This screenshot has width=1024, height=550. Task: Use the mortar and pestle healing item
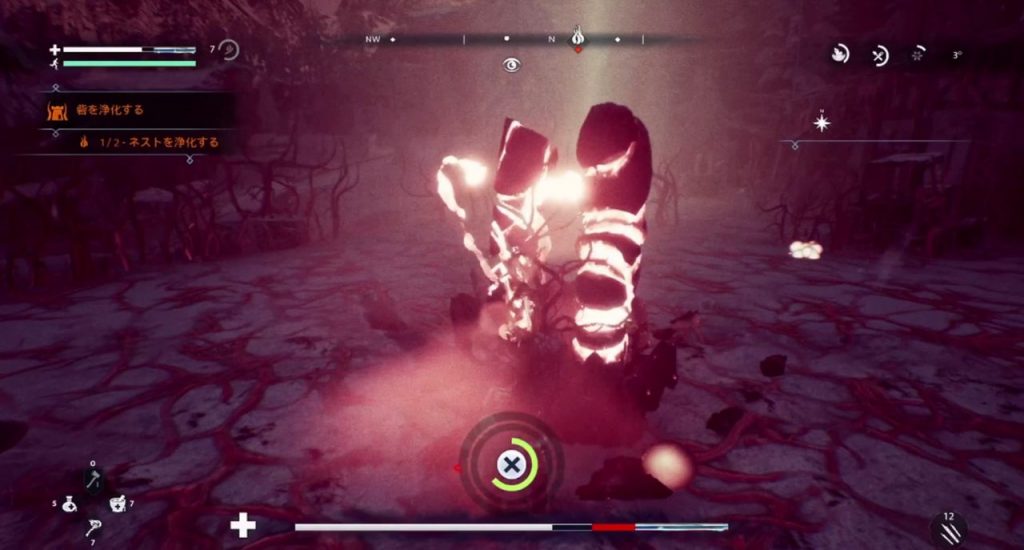tap(116, 504)
